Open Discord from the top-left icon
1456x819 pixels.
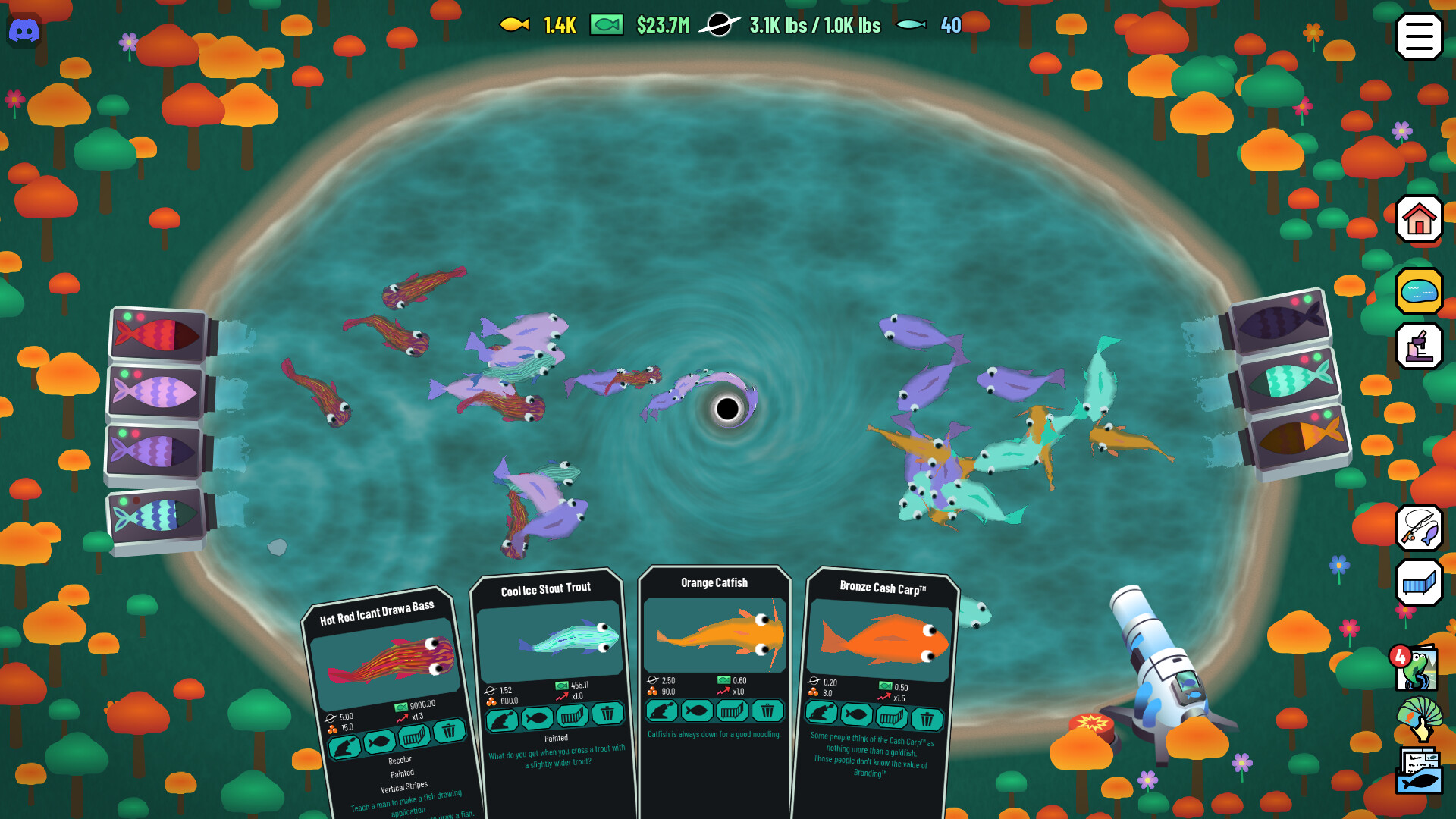pyautogui.click(x=25, y=31)
